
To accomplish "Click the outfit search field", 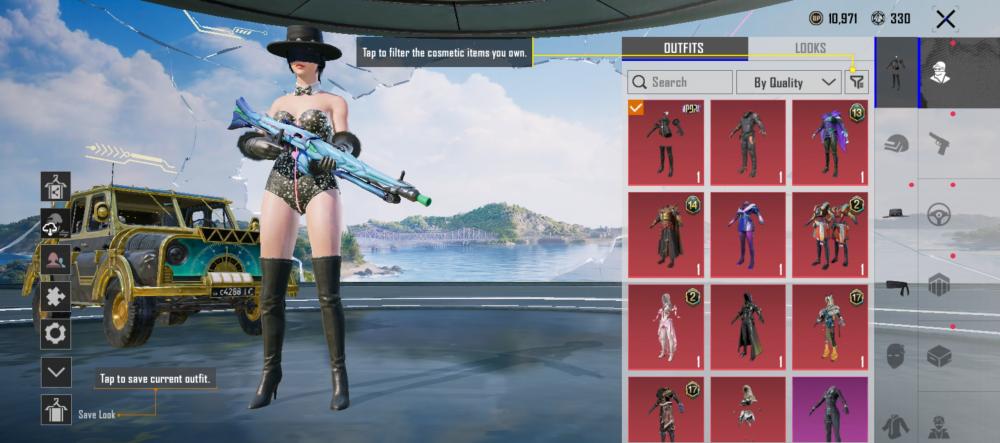I will (x=680, y=82).
